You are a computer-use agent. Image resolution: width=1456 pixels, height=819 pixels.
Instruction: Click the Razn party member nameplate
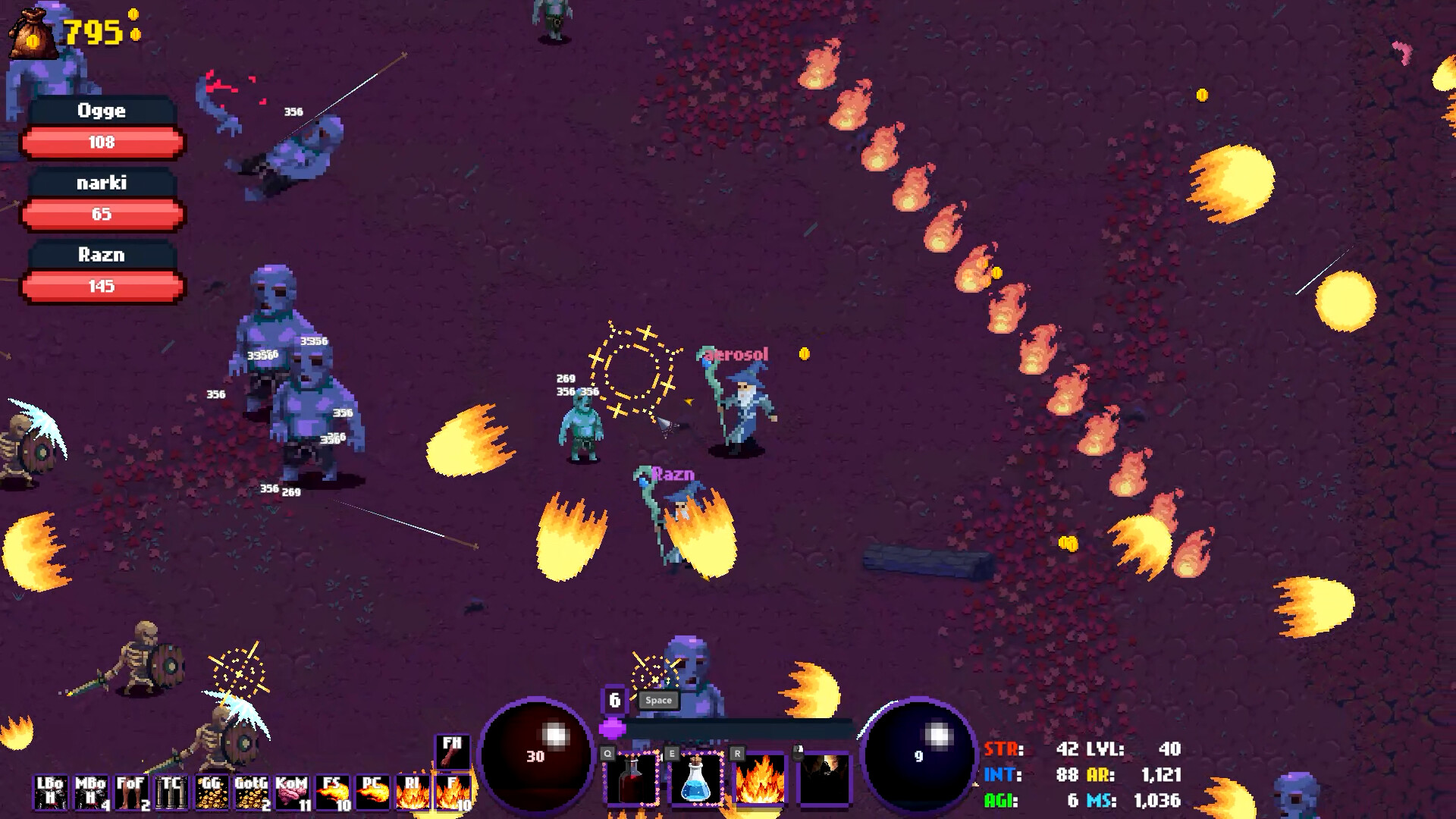point(102,256)
